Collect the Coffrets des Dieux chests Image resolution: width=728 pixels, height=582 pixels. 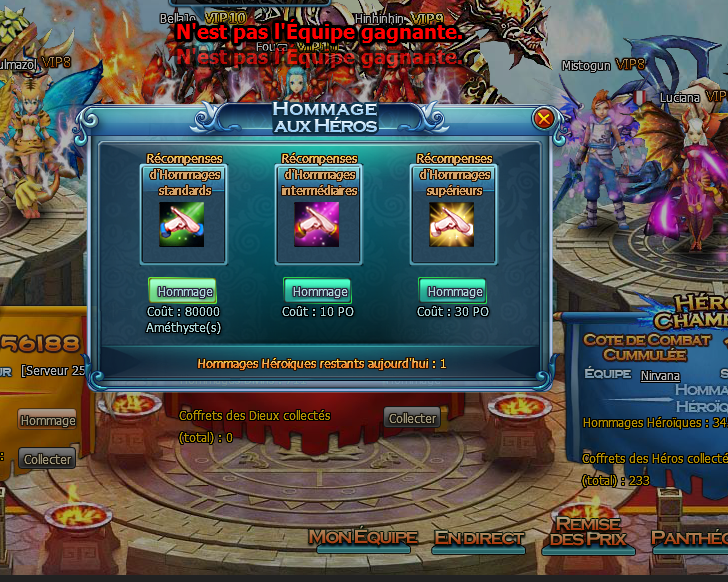click(412, 418)
